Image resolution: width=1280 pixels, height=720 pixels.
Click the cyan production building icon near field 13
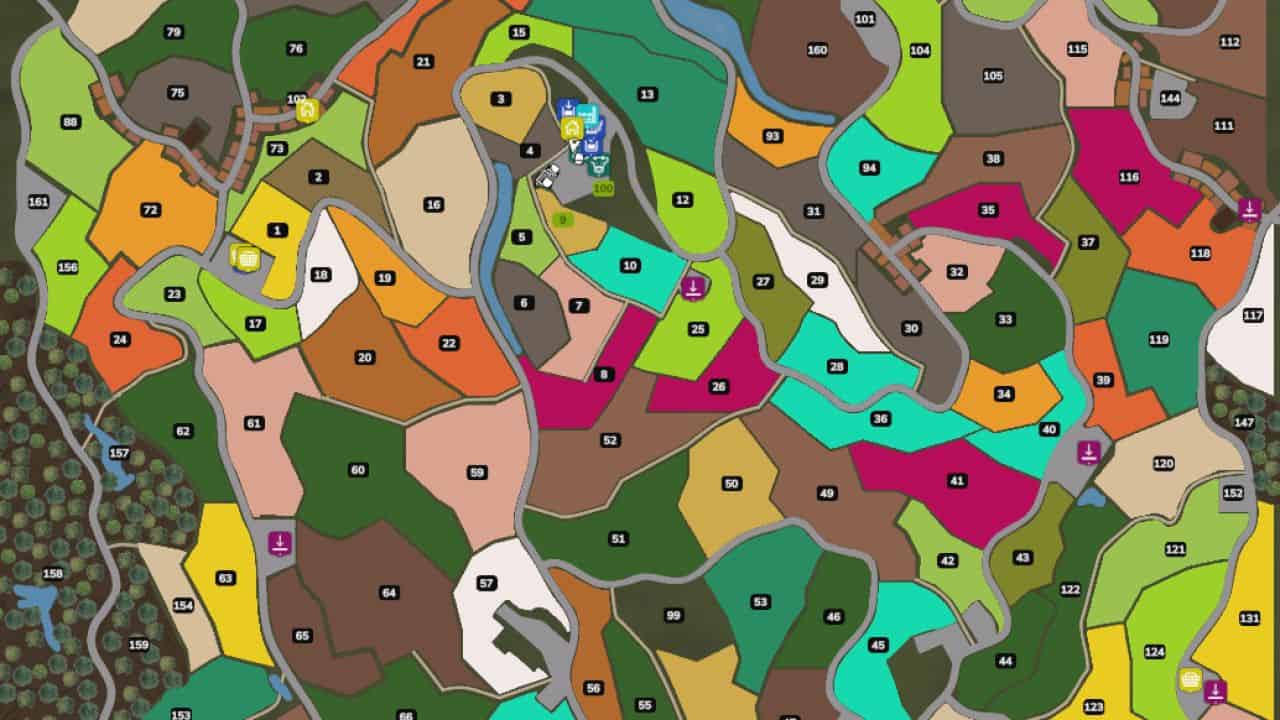click(x=587, y=115)
